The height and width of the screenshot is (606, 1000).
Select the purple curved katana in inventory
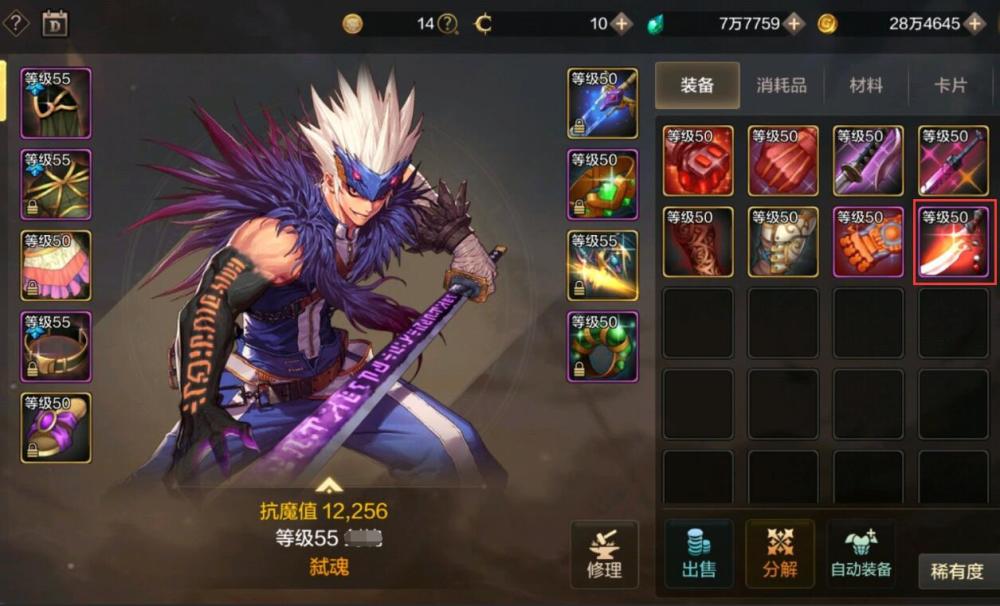(869, 160)
